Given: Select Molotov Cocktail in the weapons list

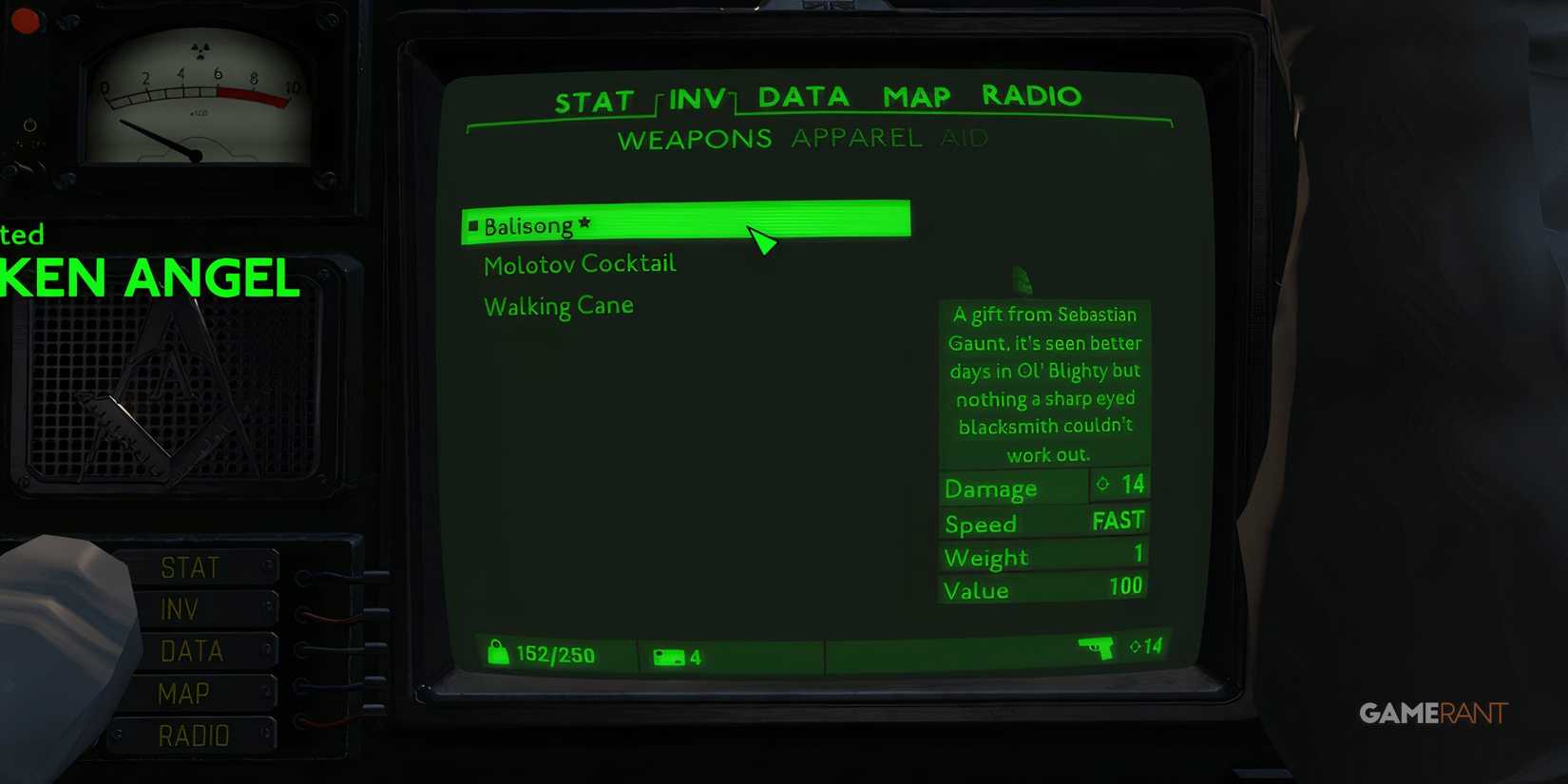Looking at the screenshot, I should click(x=580, y=263).
